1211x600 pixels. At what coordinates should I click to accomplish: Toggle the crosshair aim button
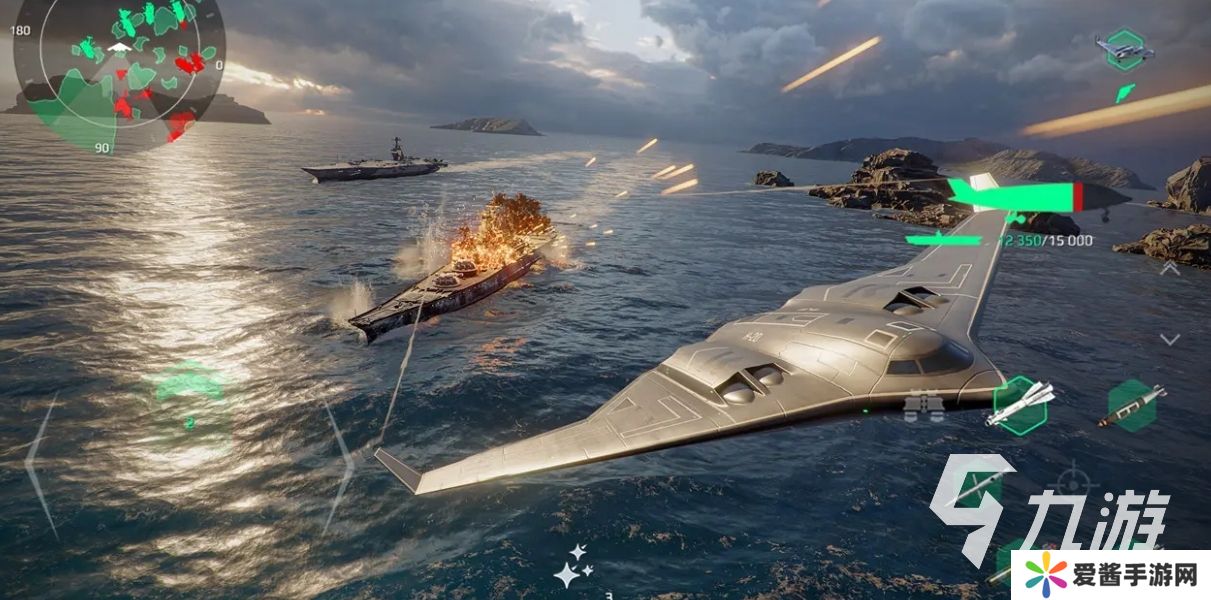[1071, 479]
